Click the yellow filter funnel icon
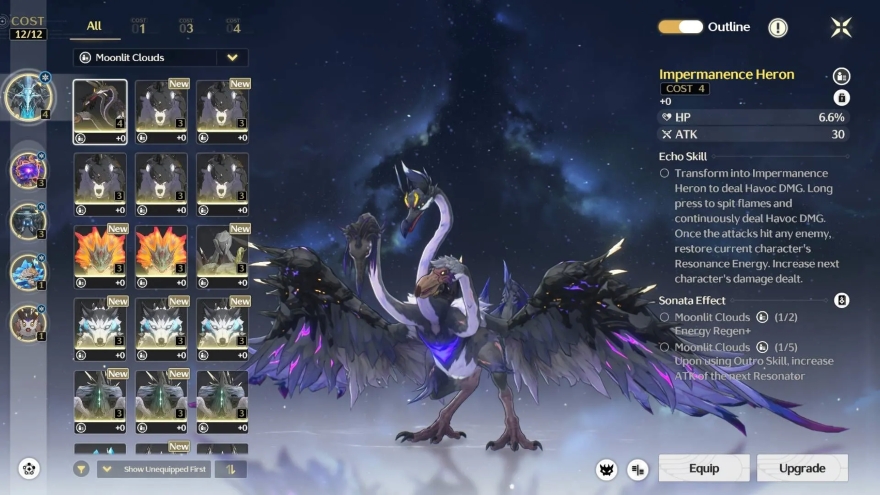This screenshot has width=880, height=495. [81, 469]
